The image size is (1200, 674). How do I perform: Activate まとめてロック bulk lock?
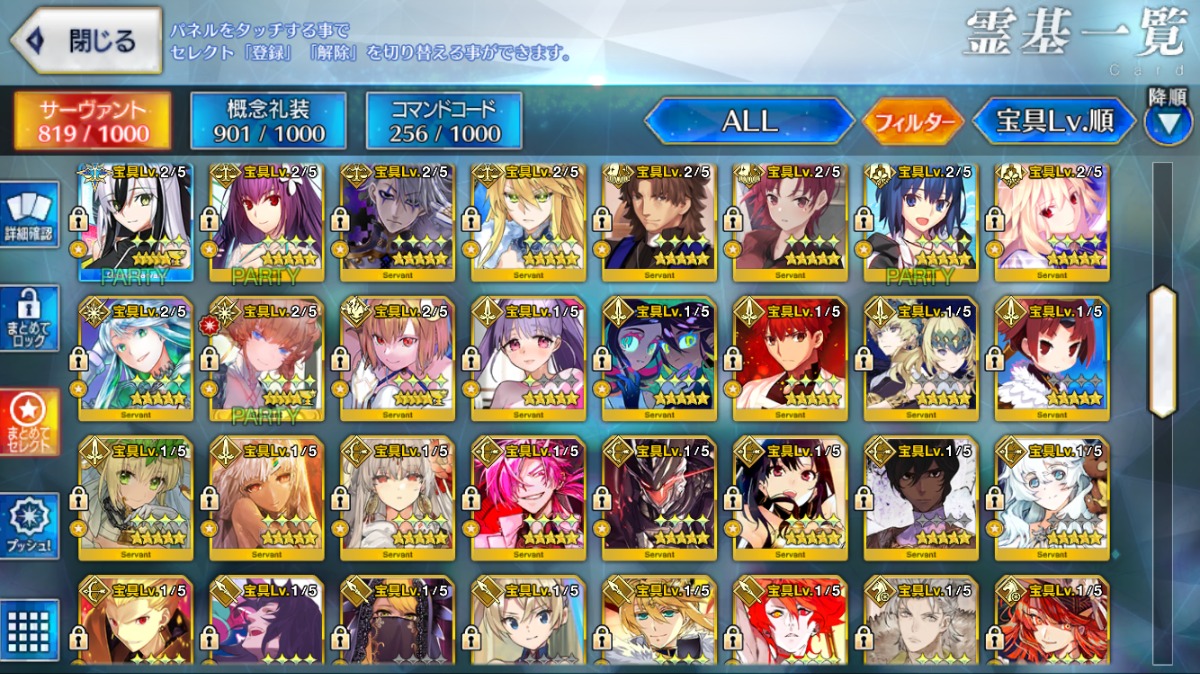tap(32, 318)
